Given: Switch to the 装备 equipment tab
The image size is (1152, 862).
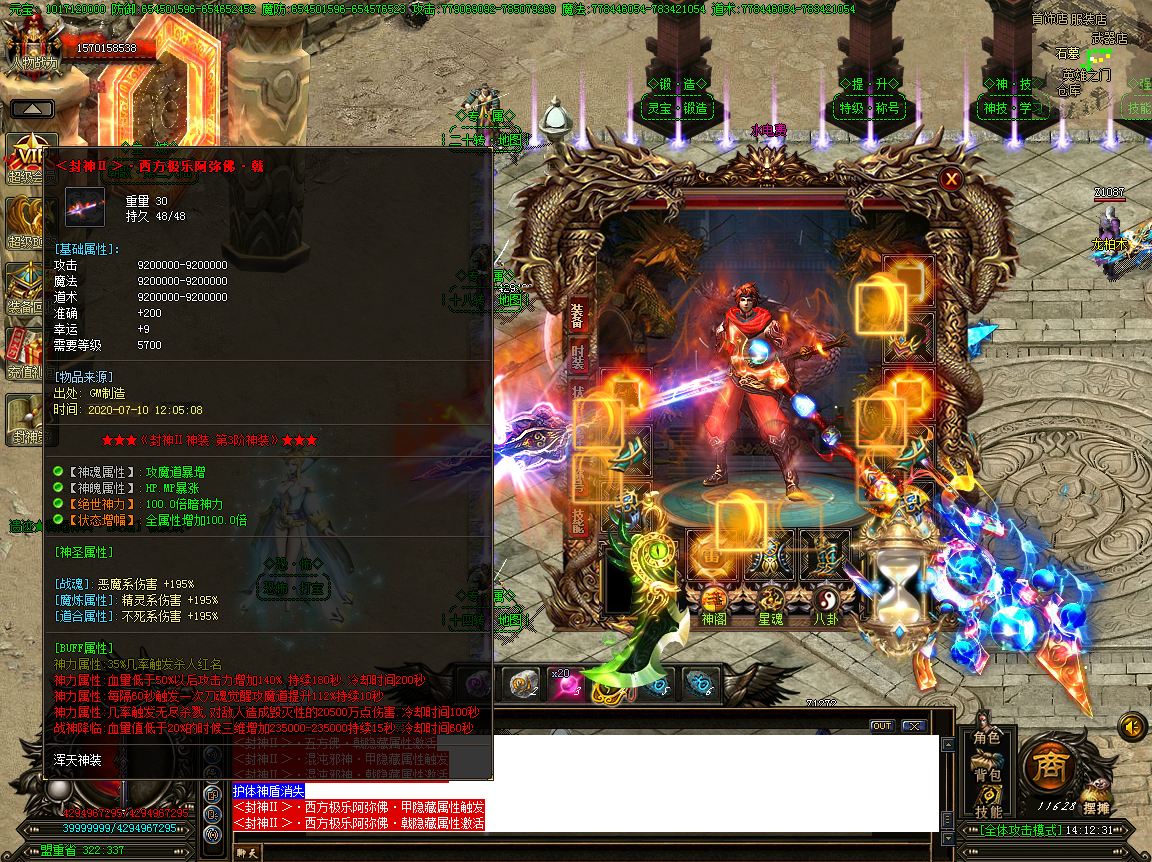Looking at the screenshot, I should tap(578, 318).
